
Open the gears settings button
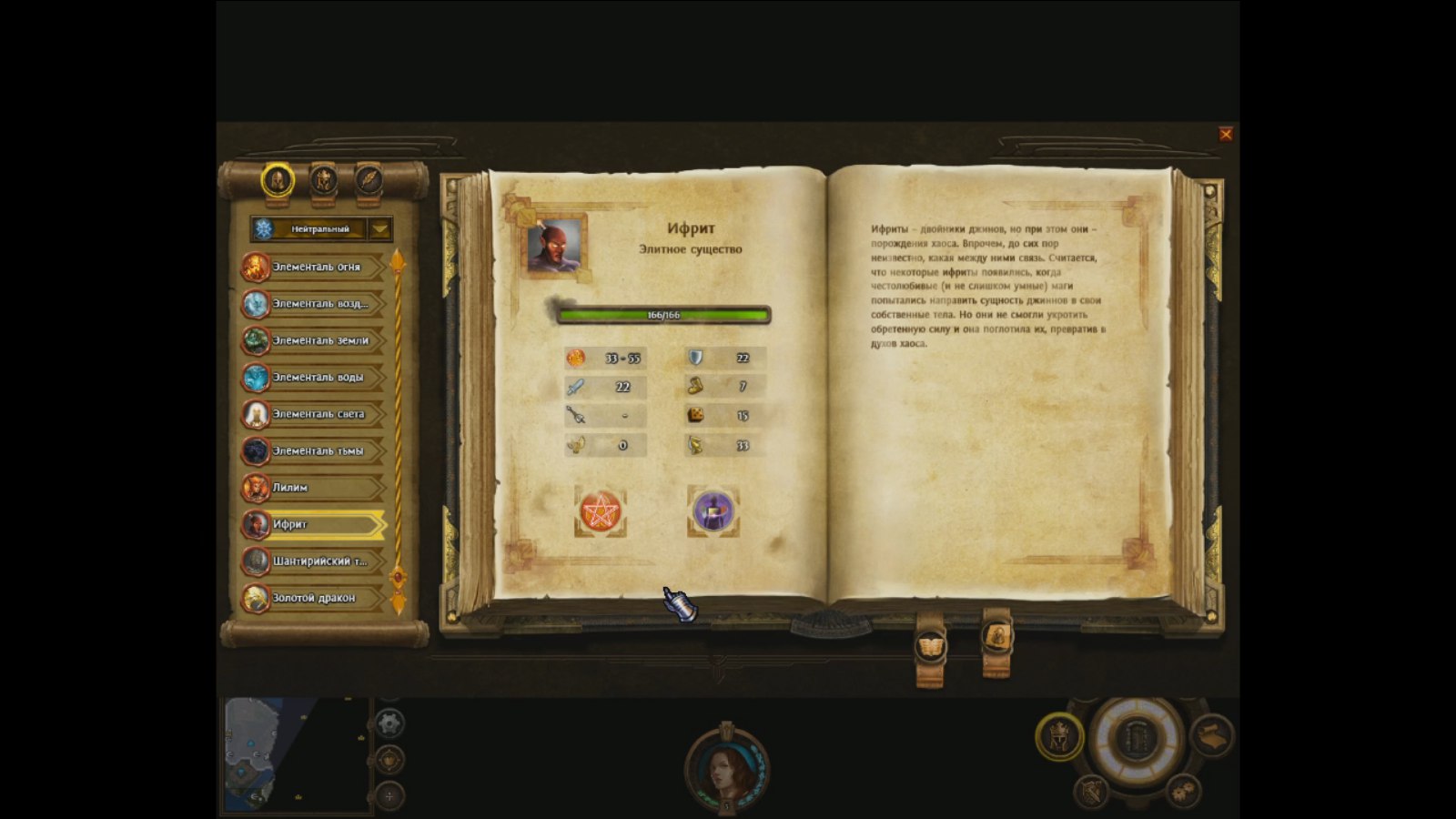(1181, 790)
